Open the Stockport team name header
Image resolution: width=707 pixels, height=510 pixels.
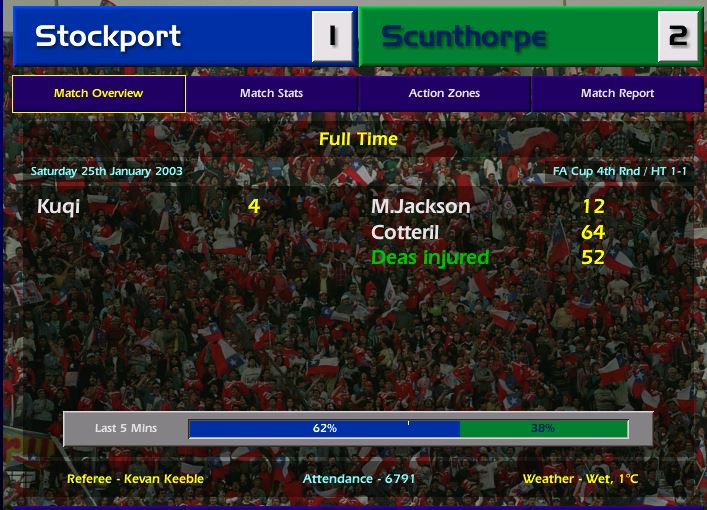(108, 37)
